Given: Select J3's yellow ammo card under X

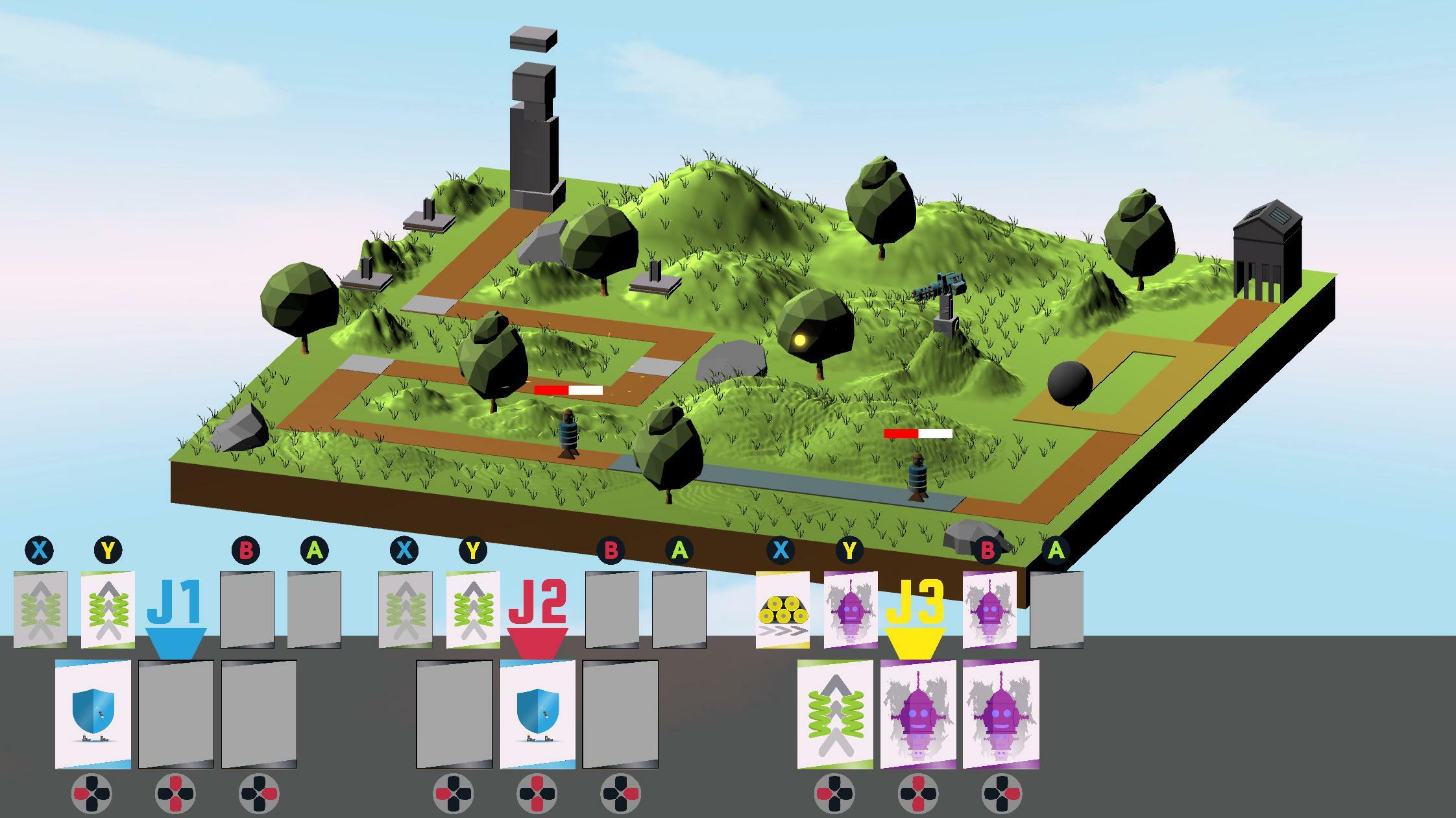Looking at the screenshot, I should [782, 610].
